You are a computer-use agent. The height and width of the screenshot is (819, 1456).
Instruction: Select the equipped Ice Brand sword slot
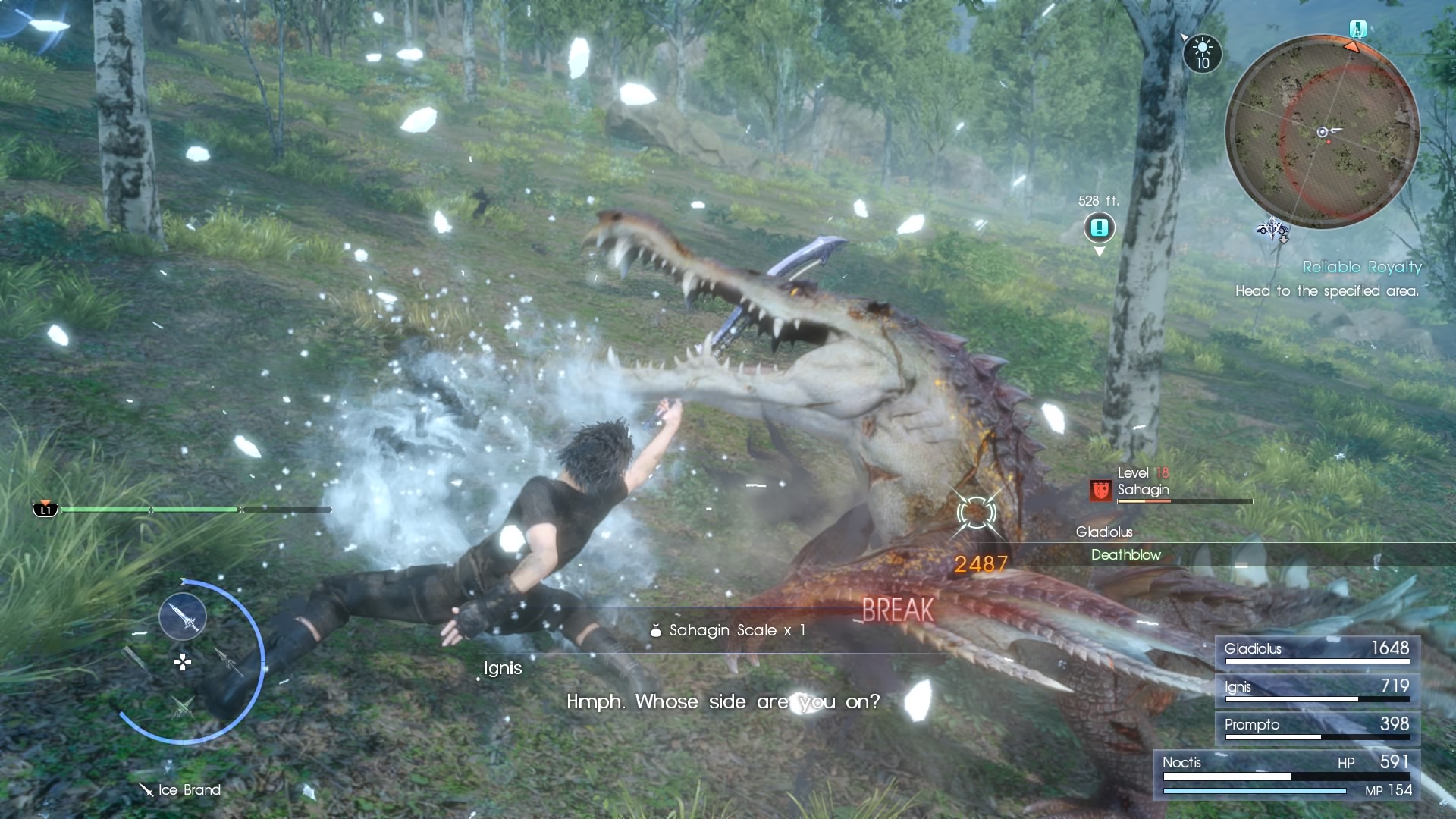point(183,617)
